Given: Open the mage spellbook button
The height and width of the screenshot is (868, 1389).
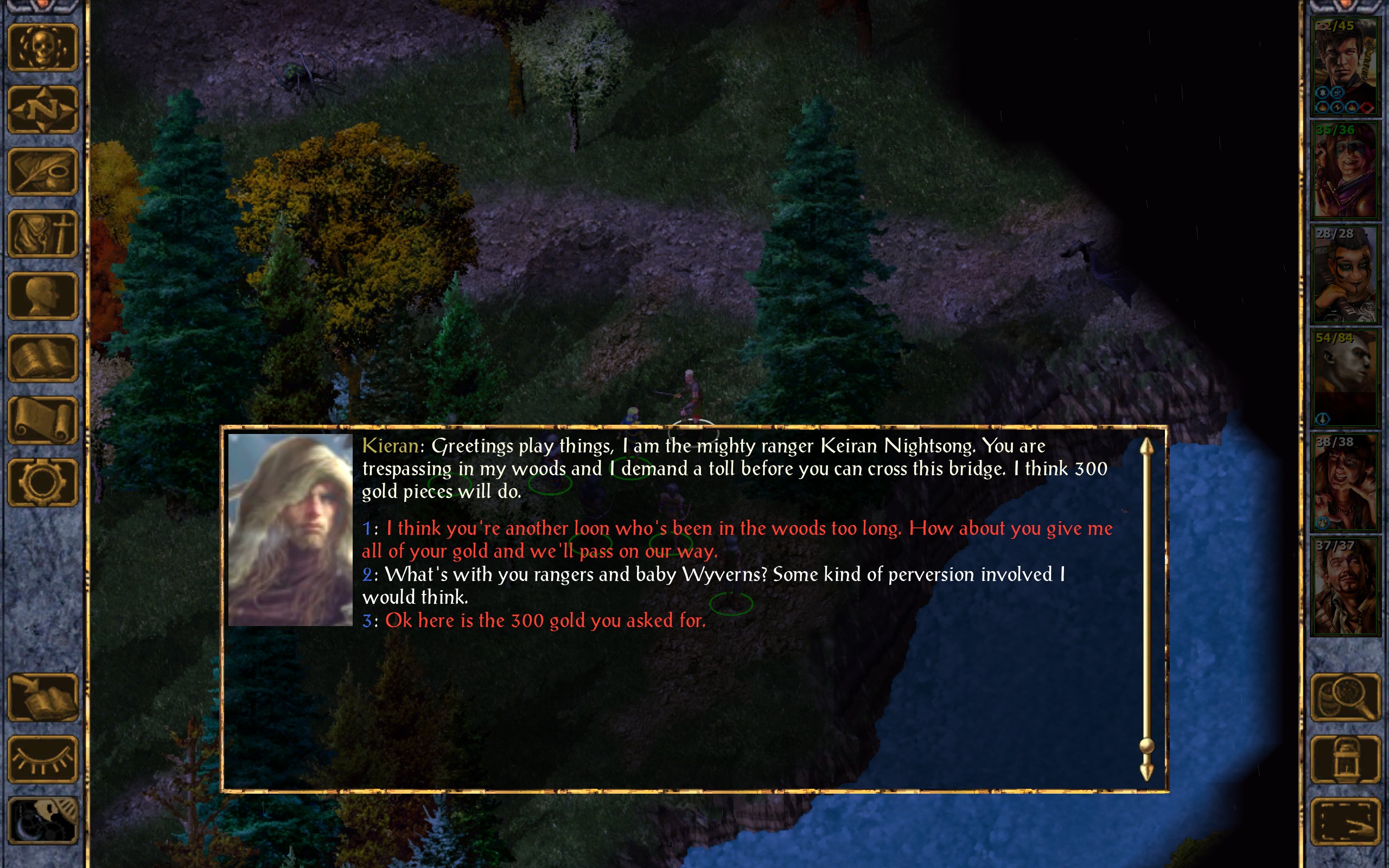Looking at the screenshot, I should click(x=42, y=358).
